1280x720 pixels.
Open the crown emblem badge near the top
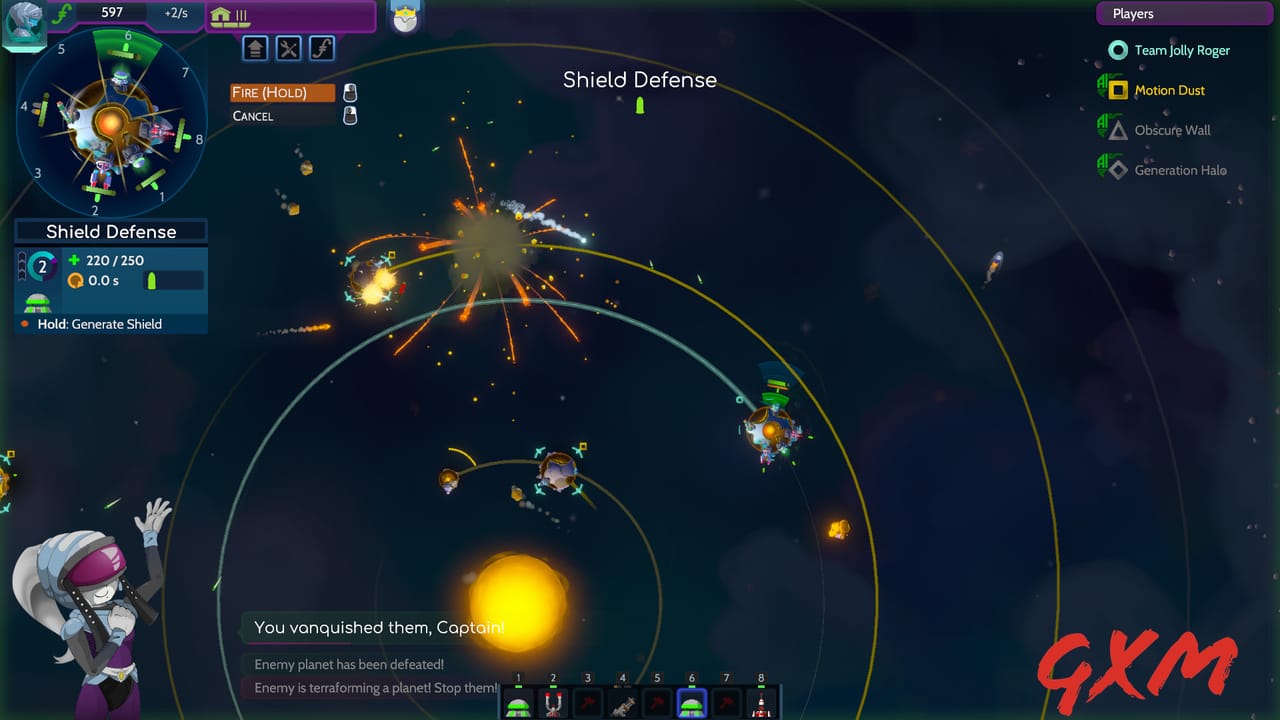coord(405,17)
